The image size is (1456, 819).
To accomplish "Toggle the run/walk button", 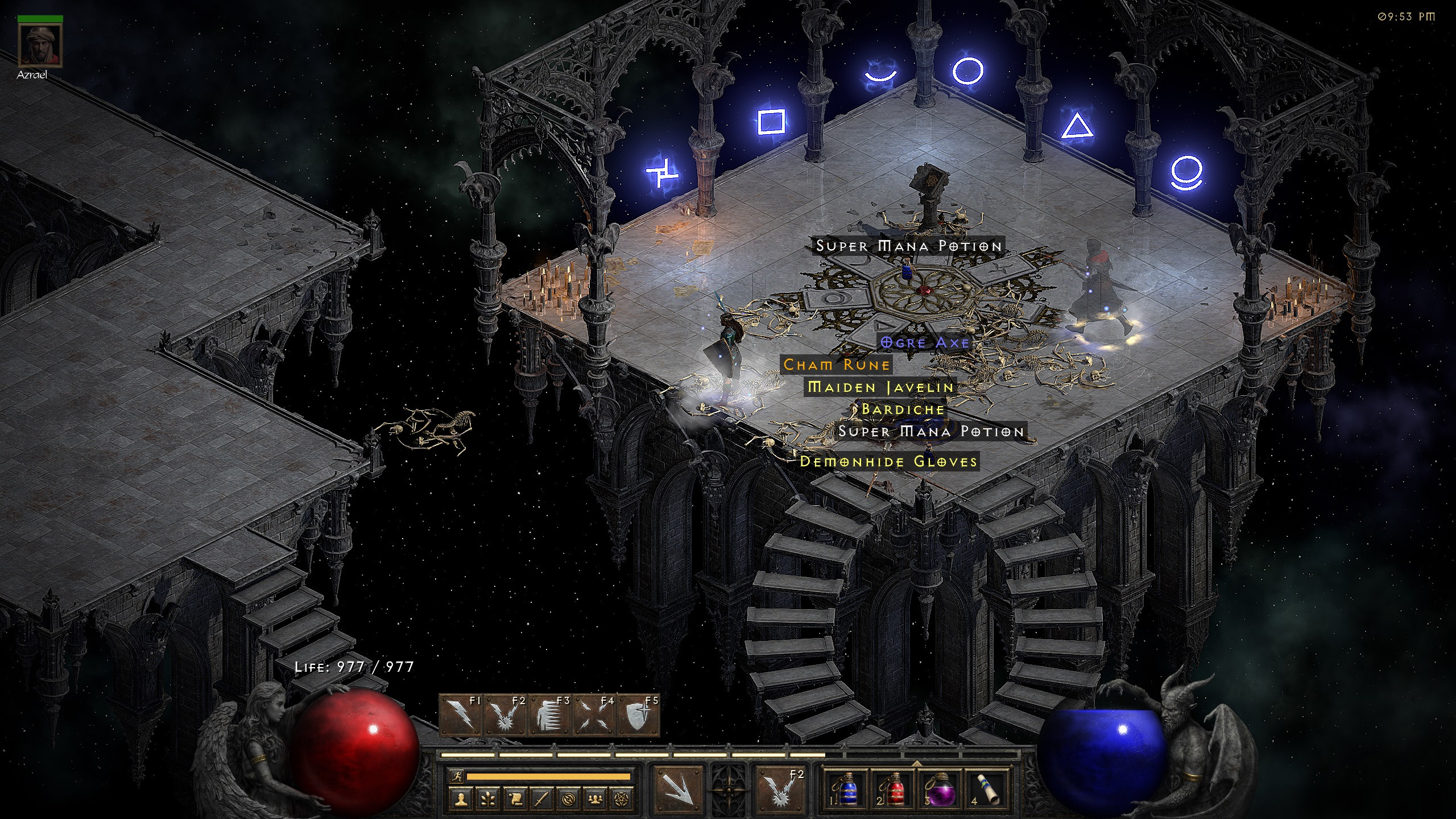I will coord(456,776).
